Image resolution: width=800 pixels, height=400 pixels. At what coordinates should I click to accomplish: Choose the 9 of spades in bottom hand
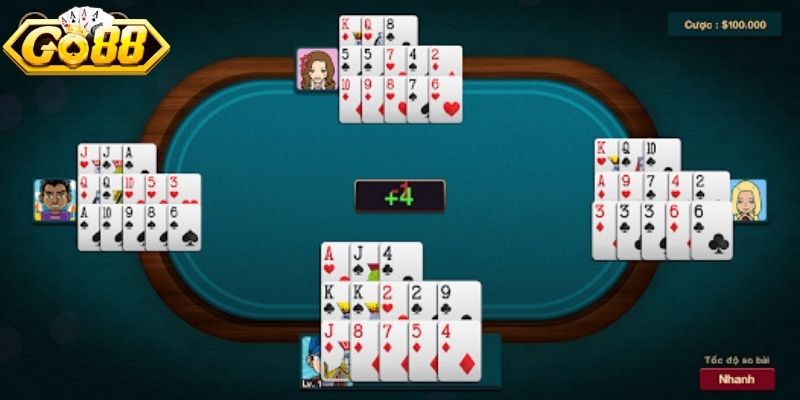pos(459,301)
